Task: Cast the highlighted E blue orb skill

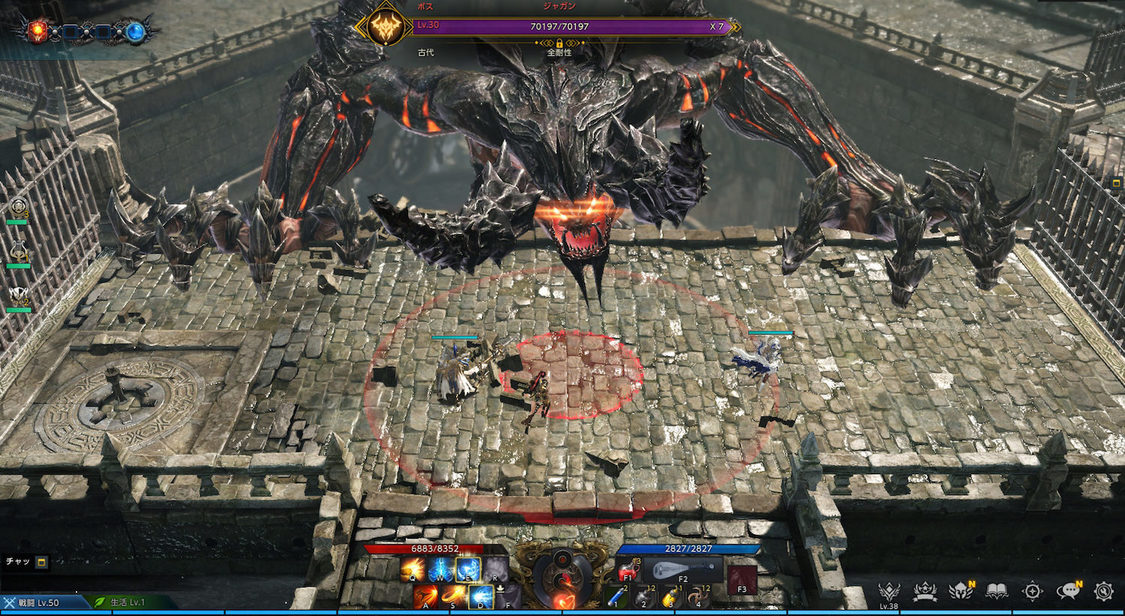Action: (467, 570)
